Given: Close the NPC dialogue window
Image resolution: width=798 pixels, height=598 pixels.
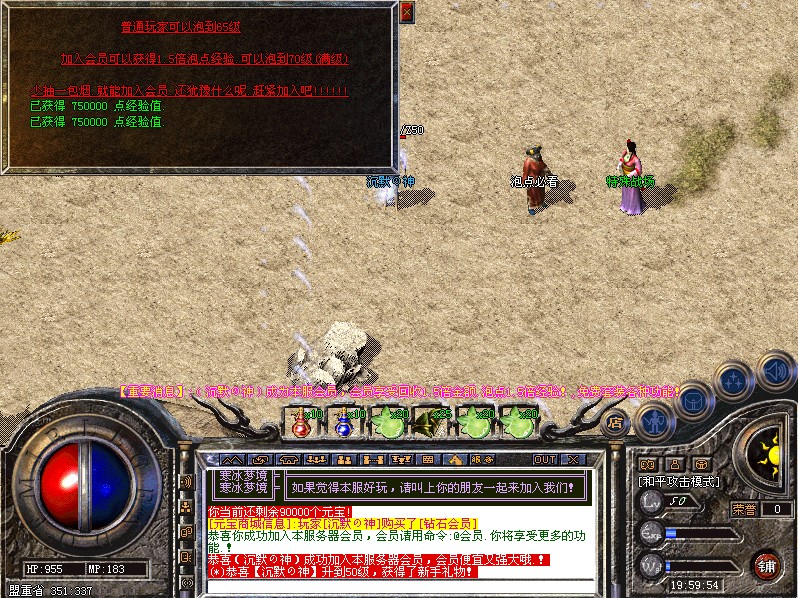Looking at the screenshot, I should 406,13.
